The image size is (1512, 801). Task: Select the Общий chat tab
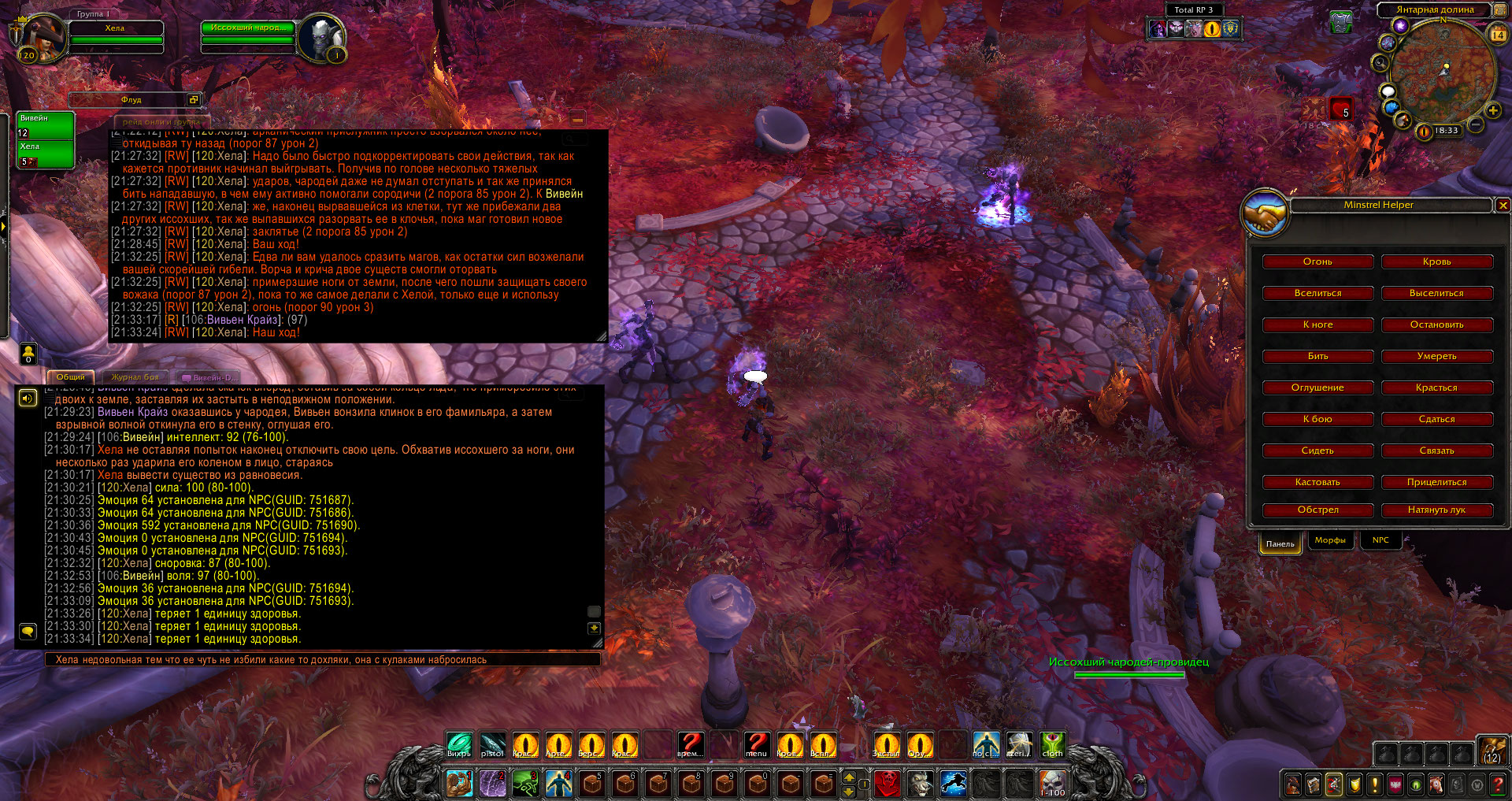[x=71, y=377]
